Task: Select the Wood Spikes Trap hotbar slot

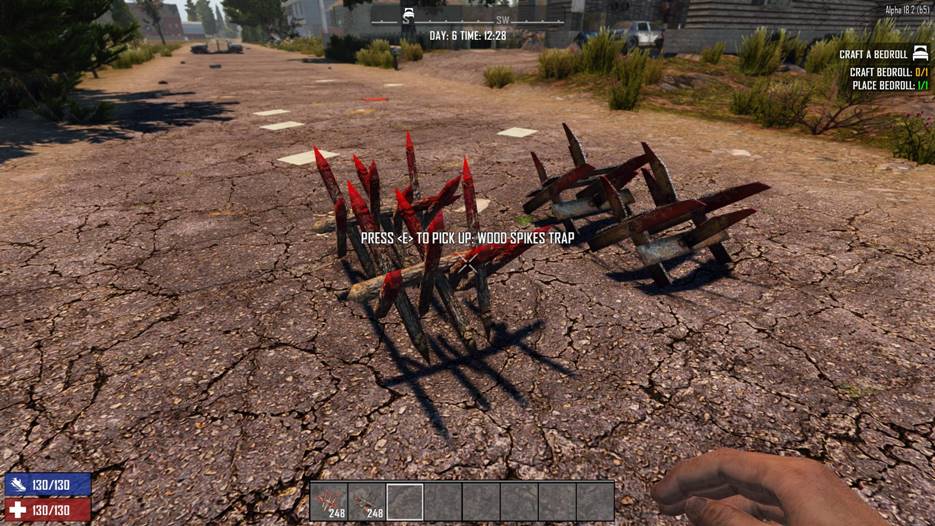Action: [x=329, y=500]
